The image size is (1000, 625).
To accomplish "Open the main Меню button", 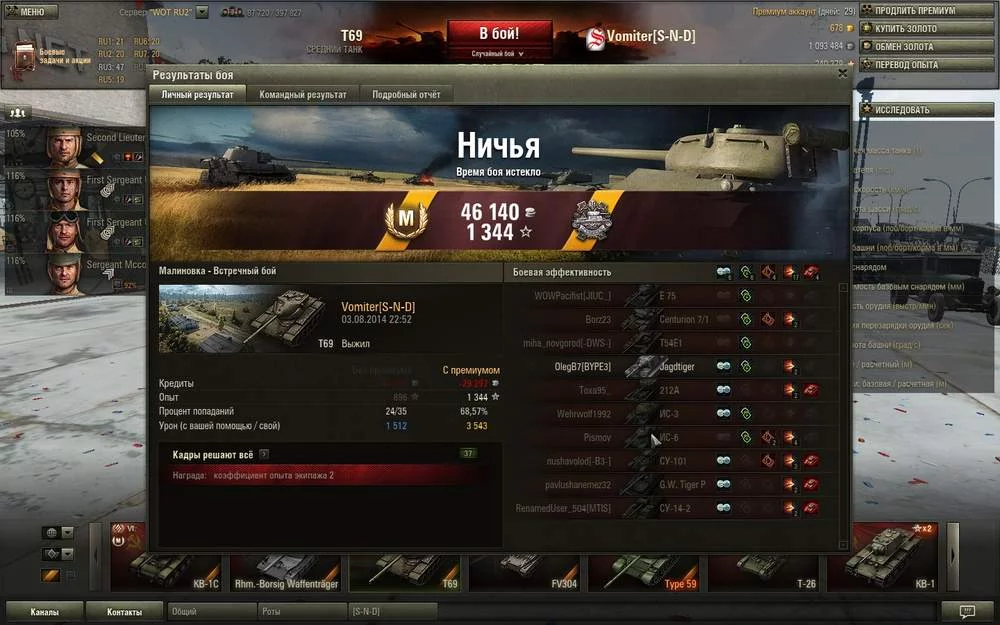I will click(x=28, y=12).
